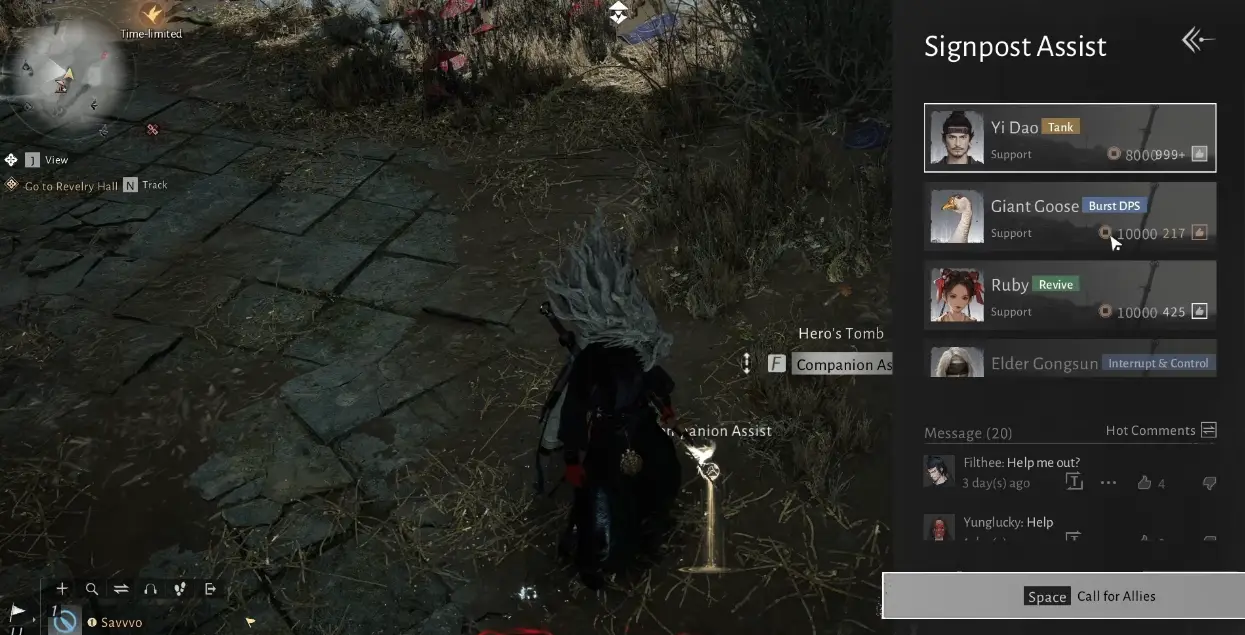Click the swap arrows icon in the toolbar

(x=121, y=589)
